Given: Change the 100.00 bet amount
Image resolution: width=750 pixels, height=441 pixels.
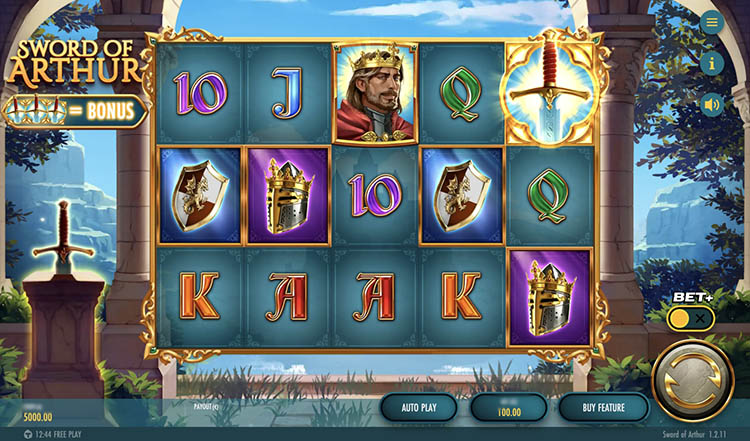Looking at the screenshot, I should [x=509, y=408].
